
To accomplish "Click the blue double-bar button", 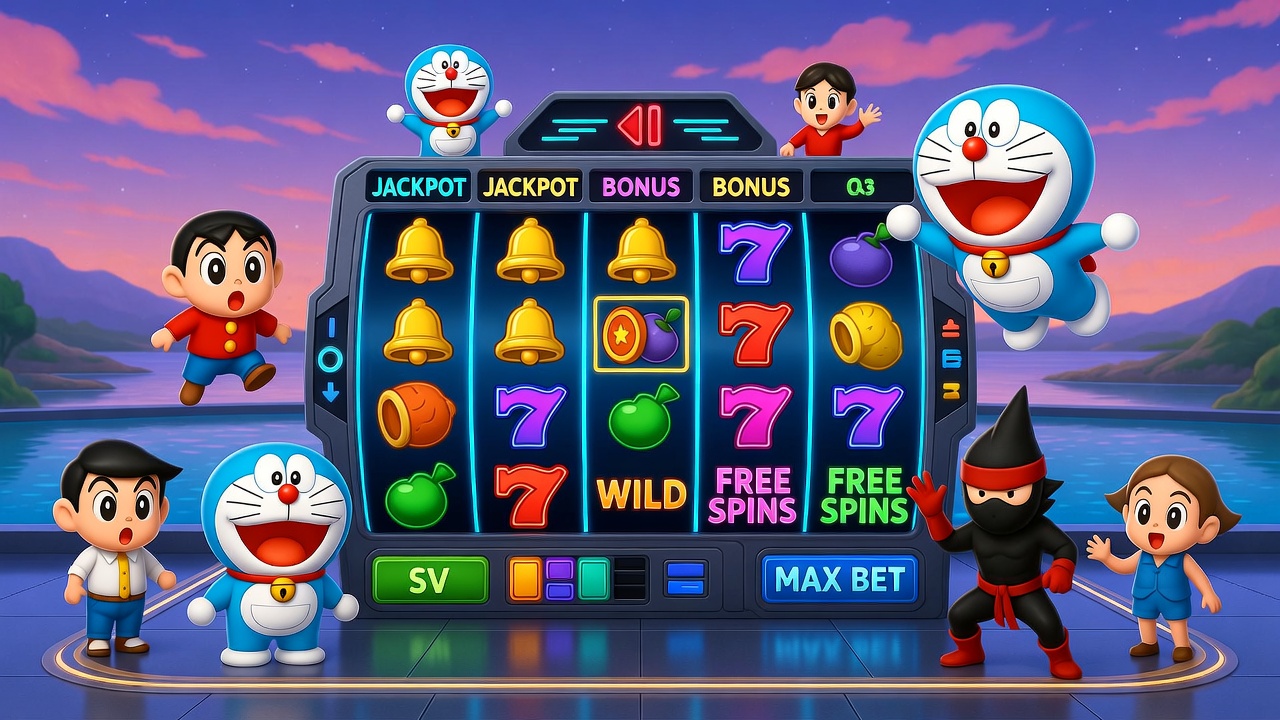I will pos(686,579).
